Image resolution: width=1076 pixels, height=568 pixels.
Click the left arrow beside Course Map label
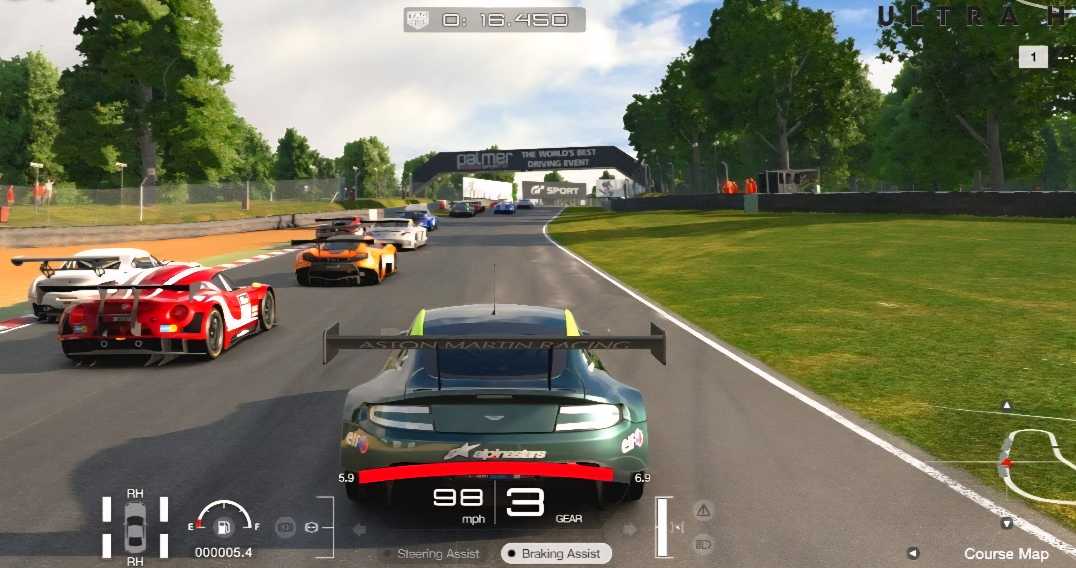(x=912, y=553)
